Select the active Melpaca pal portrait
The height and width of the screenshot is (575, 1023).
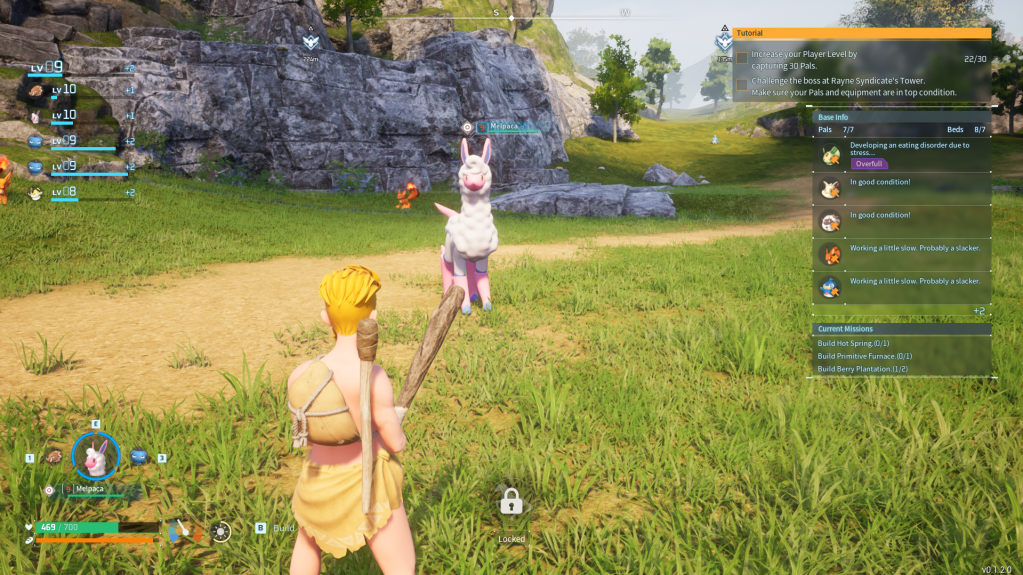click(96, 457)
